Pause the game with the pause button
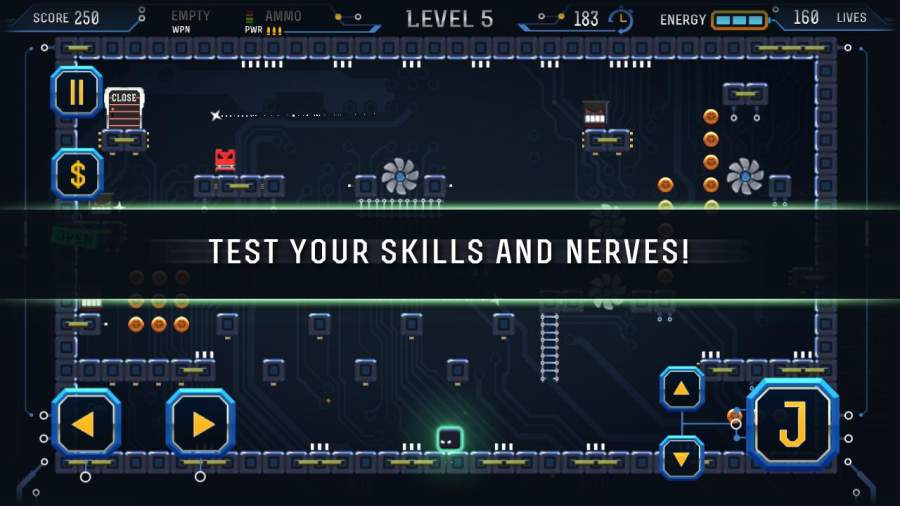Screen dimensions: 900x506 [x=77, y=93]
